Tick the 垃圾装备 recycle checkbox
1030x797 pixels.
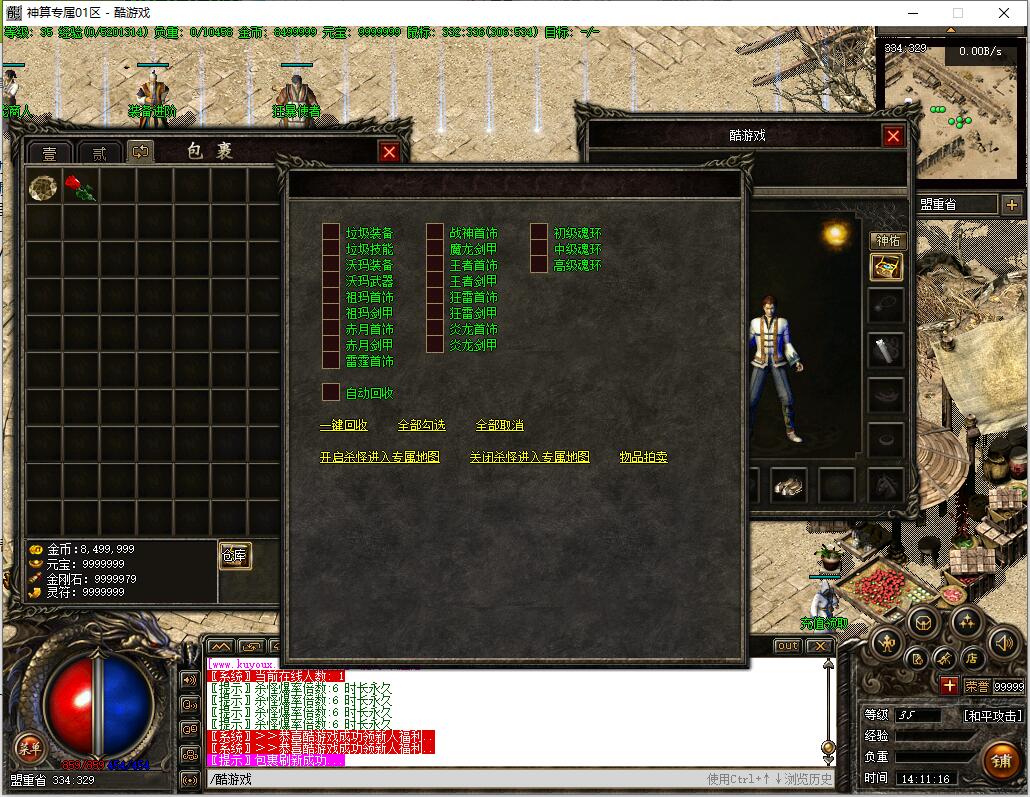pos(331,233)
